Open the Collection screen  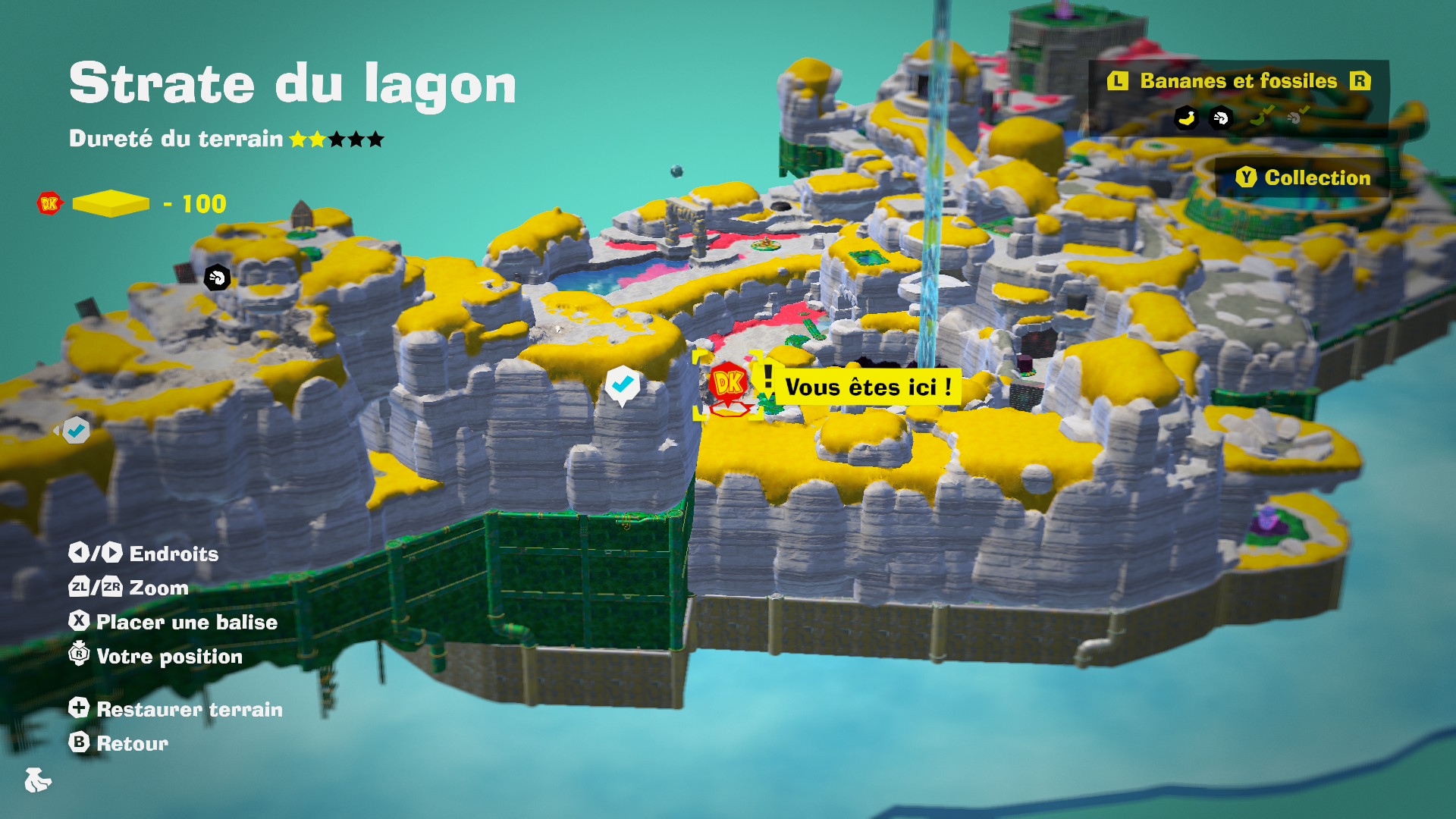(x=1304, y=177)
